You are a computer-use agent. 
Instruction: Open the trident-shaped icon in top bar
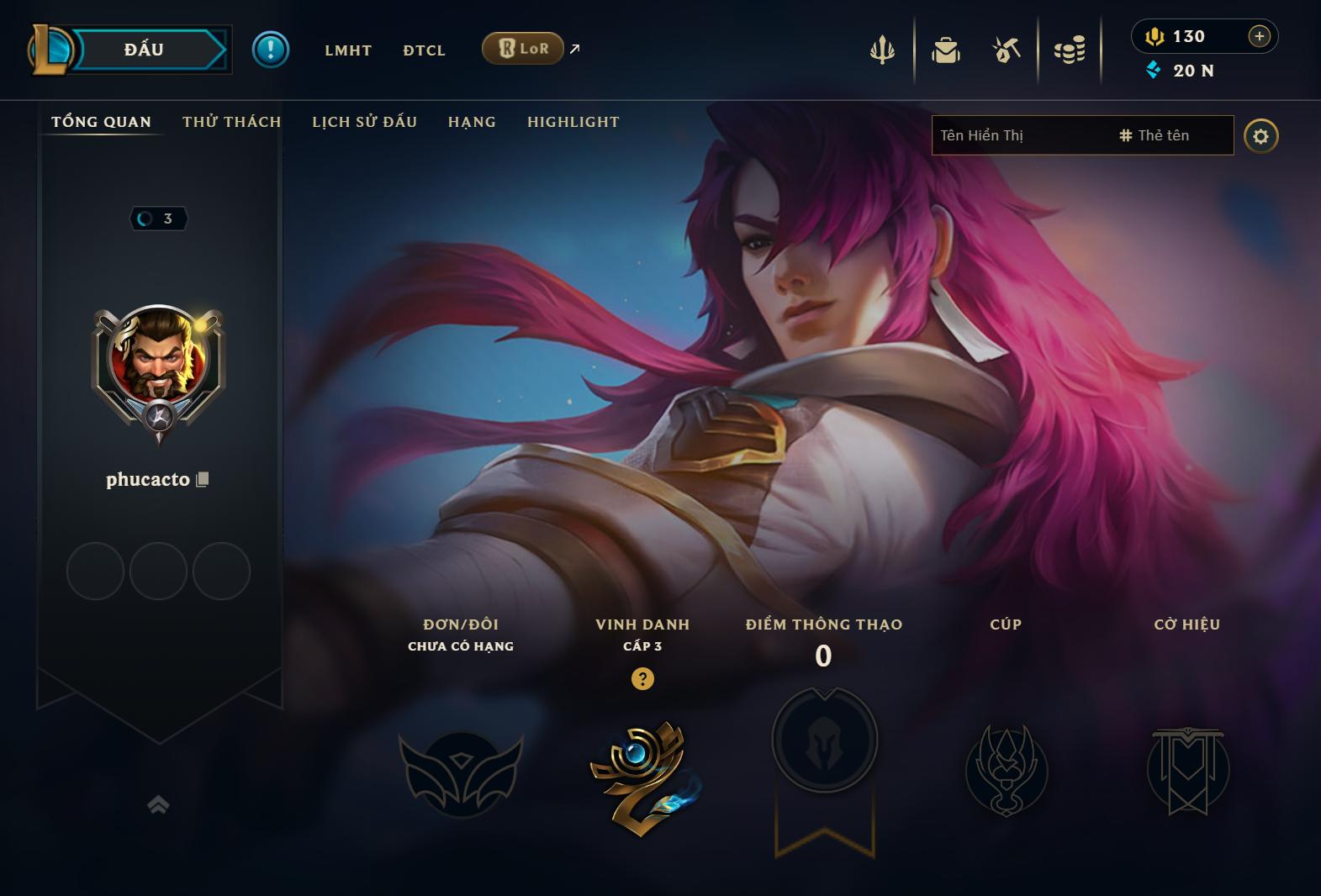tap(882, 50)
